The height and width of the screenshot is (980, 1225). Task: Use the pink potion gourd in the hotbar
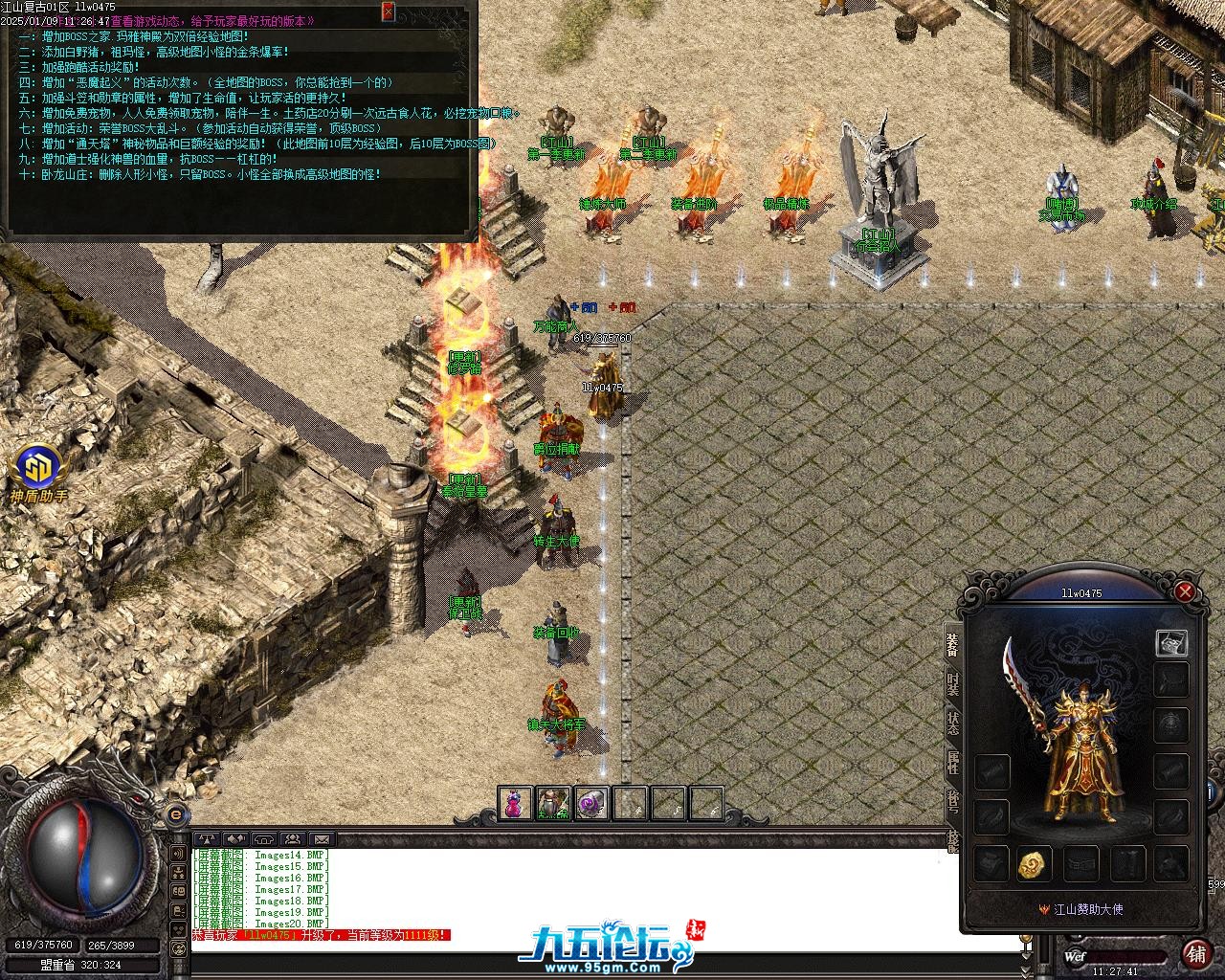pos(514,803)
